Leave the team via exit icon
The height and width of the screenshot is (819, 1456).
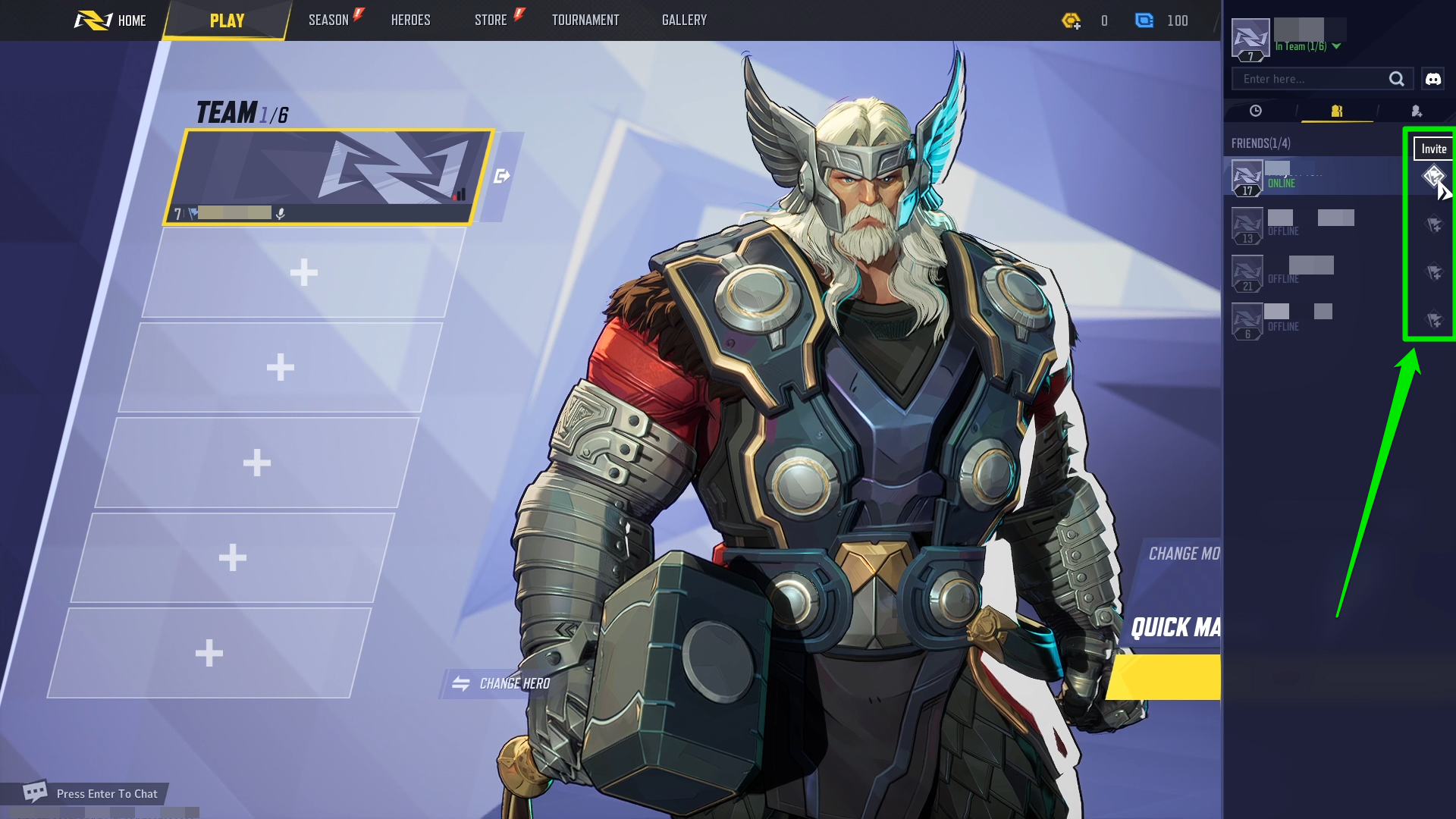501,177
